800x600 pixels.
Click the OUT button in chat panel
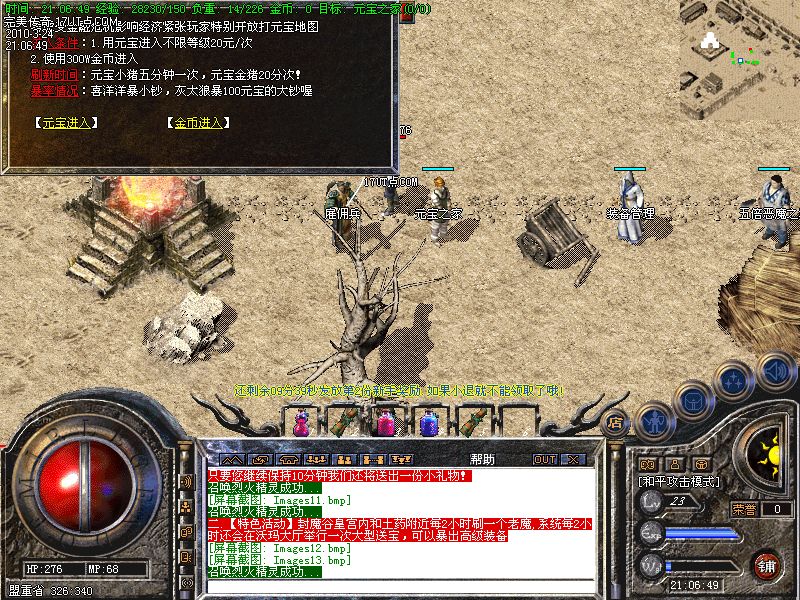coord(544,460)
